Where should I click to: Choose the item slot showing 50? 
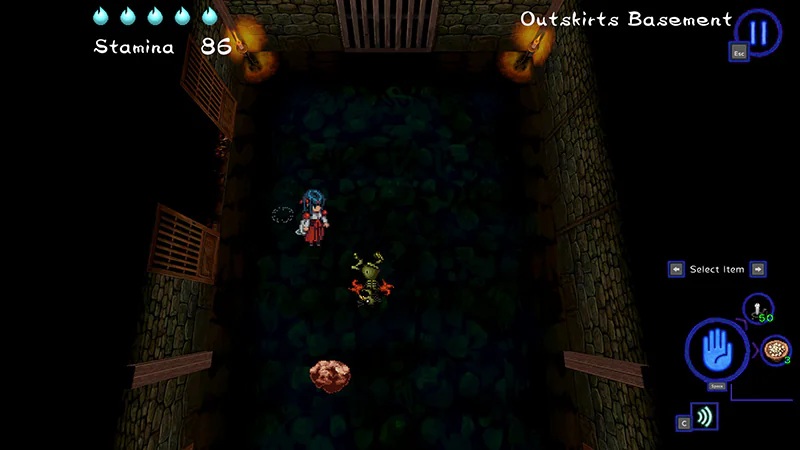(757, 308)
